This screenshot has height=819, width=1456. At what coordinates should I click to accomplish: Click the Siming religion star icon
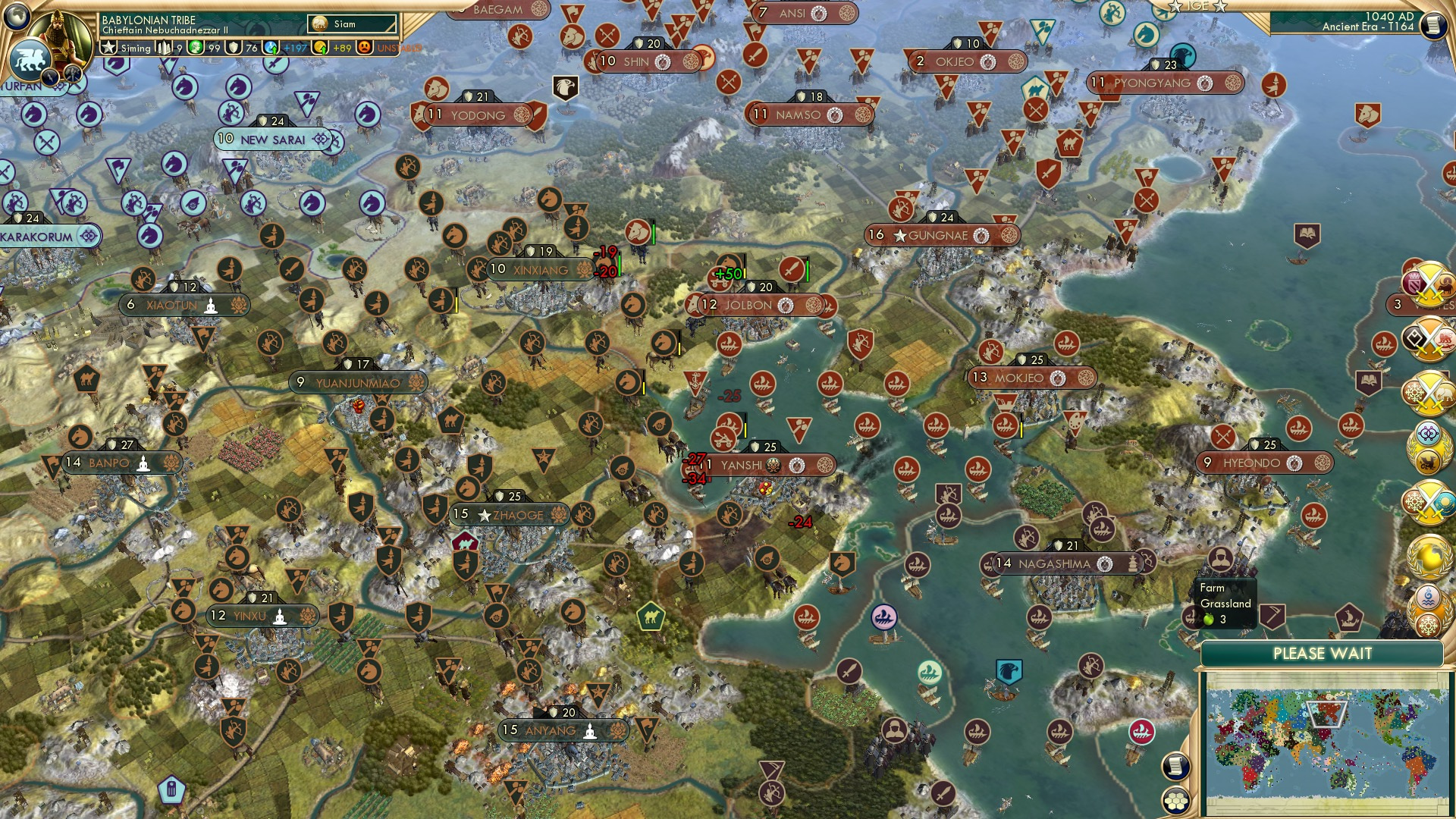pyautogui.click(x=109, y=47)
